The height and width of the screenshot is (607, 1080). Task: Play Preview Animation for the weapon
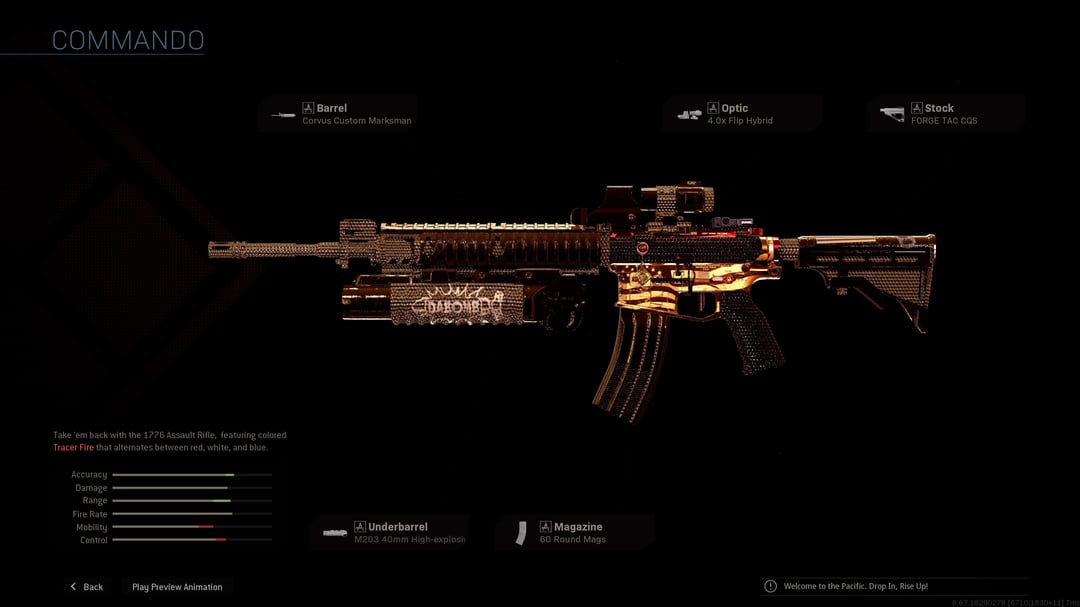(x=177, y=587)
